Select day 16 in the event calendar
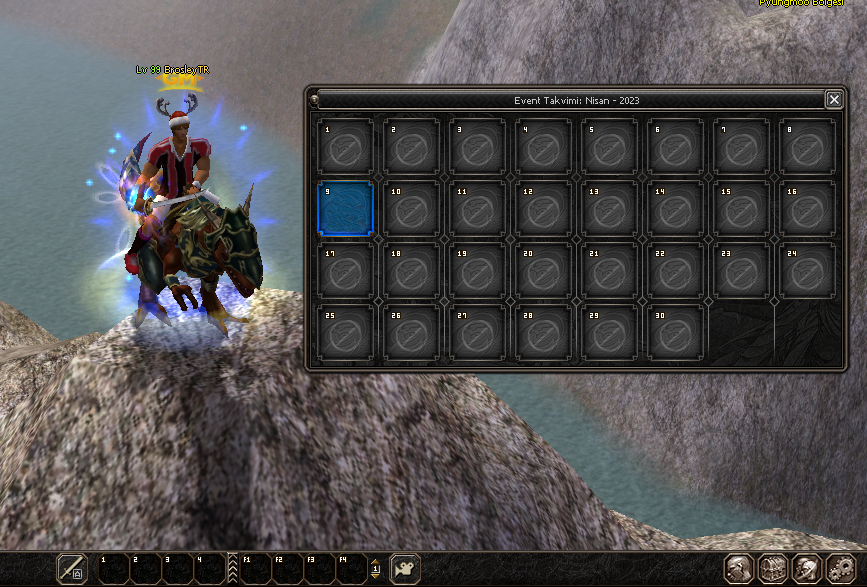Viewport: 867px width, 587px height. click(x=807, y=208)
